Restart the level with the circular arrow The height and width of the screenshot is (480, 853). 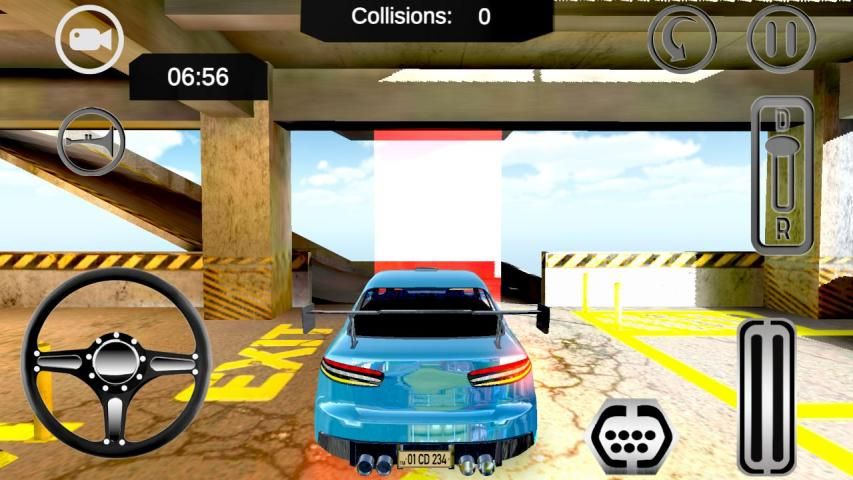click(683, 41)
